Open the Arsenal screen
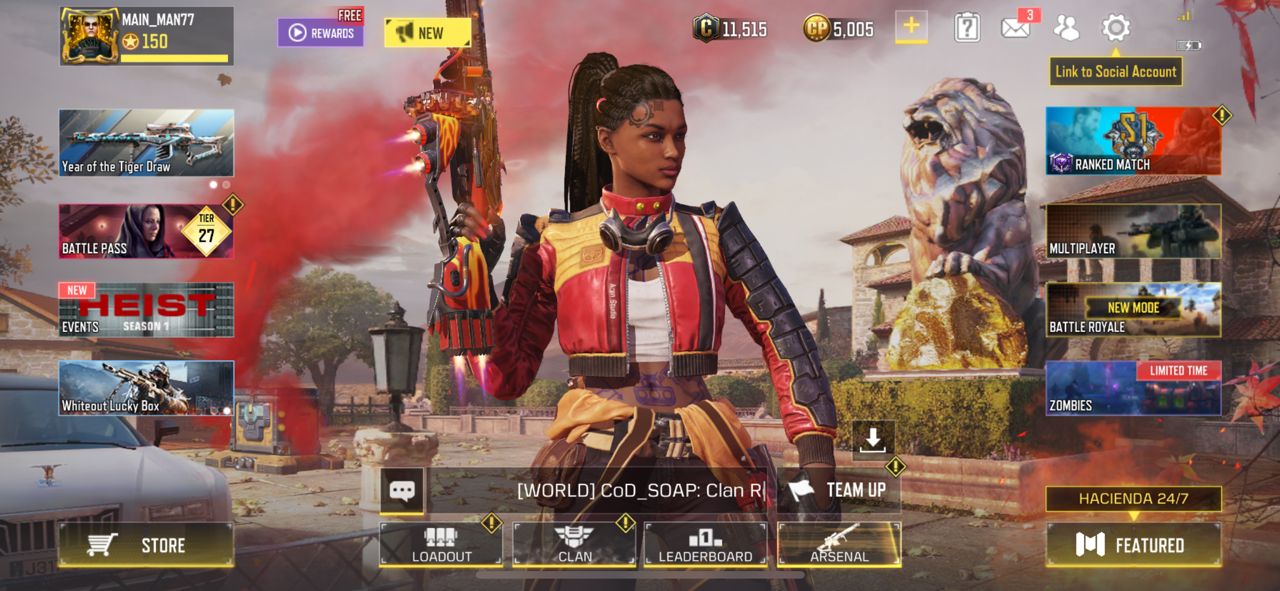 (839, 545)
